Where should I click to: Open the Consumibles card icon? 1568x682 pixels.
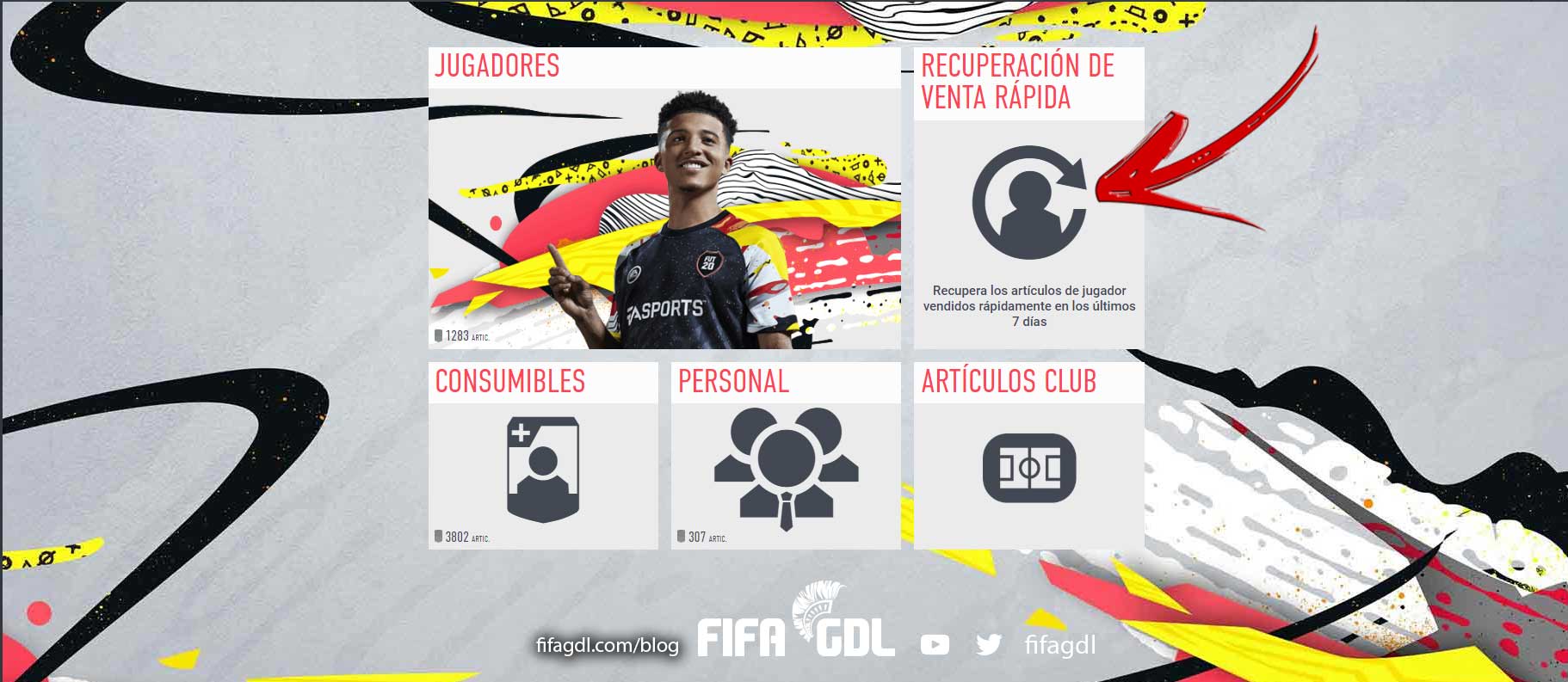541,469
